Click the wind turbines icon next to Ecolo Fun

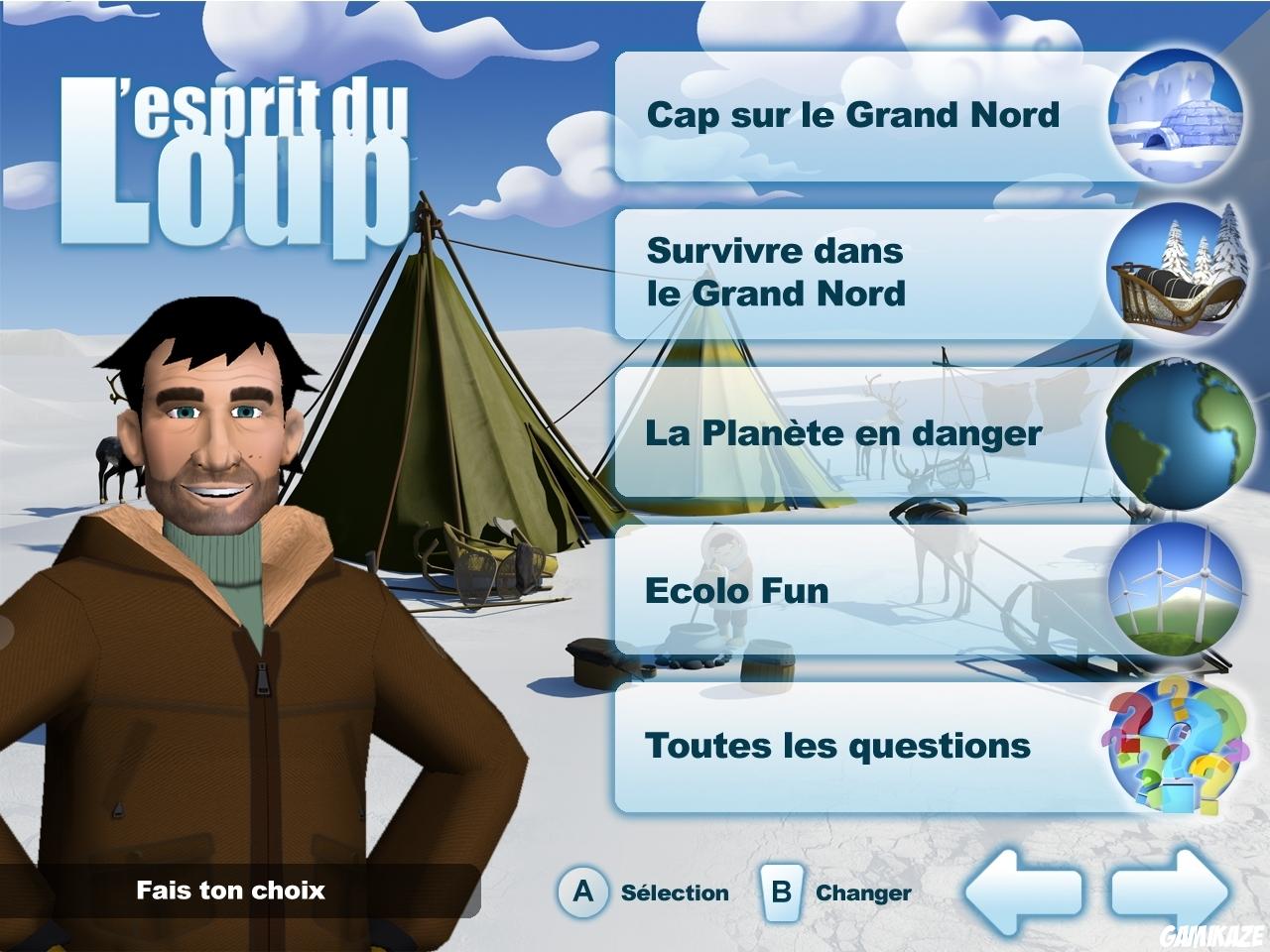1171,589
